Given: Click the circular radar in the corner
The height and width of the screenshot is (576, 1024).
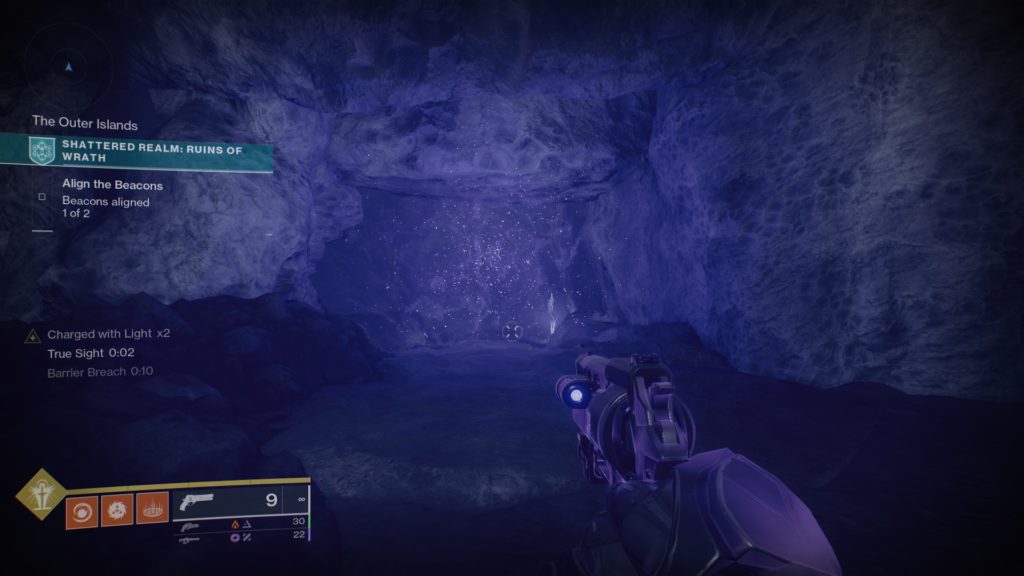Looking at the screenshot, I should point(68,66).
